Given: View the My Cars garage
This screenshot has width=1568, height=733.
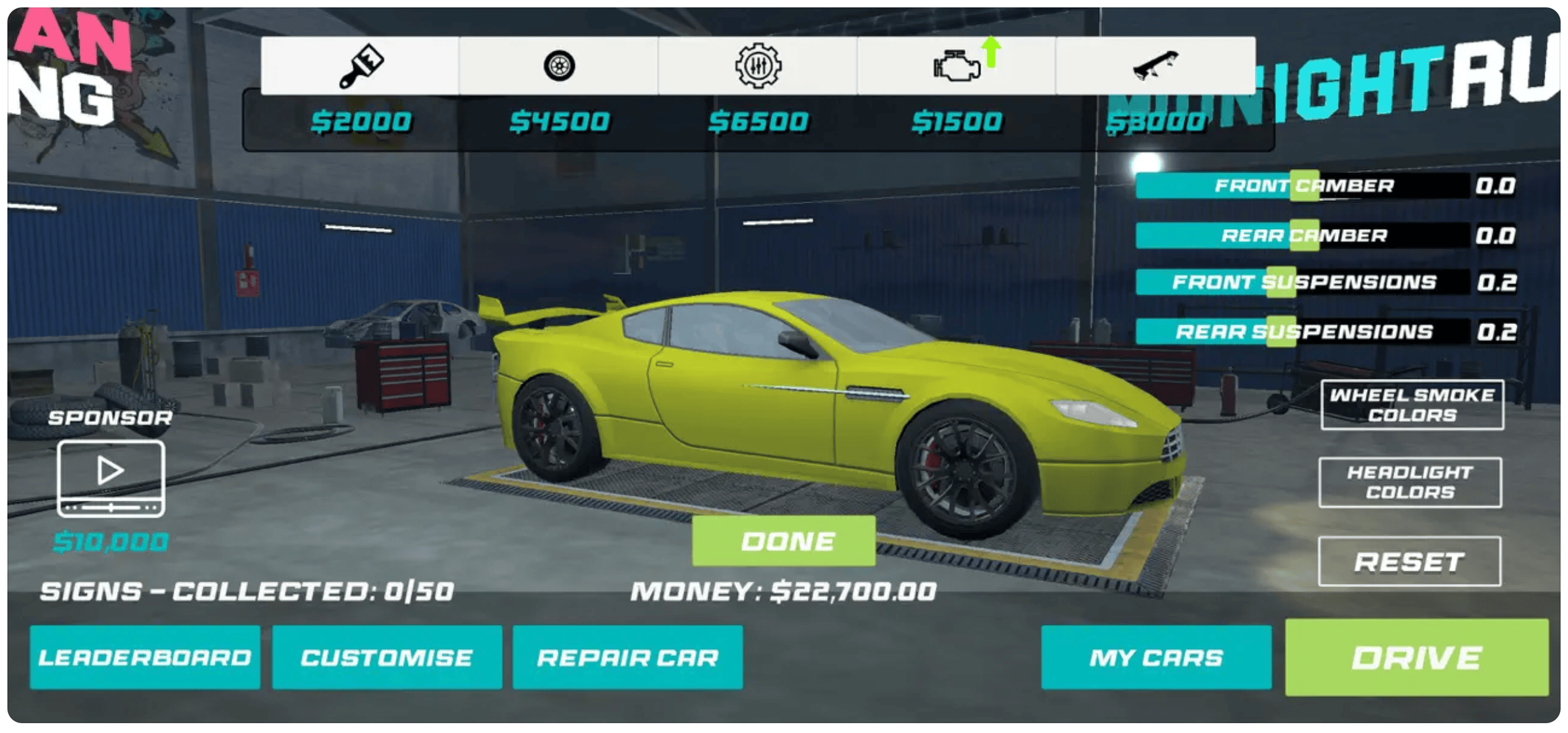Looking at the screenshot, I should coord(1156,657).
